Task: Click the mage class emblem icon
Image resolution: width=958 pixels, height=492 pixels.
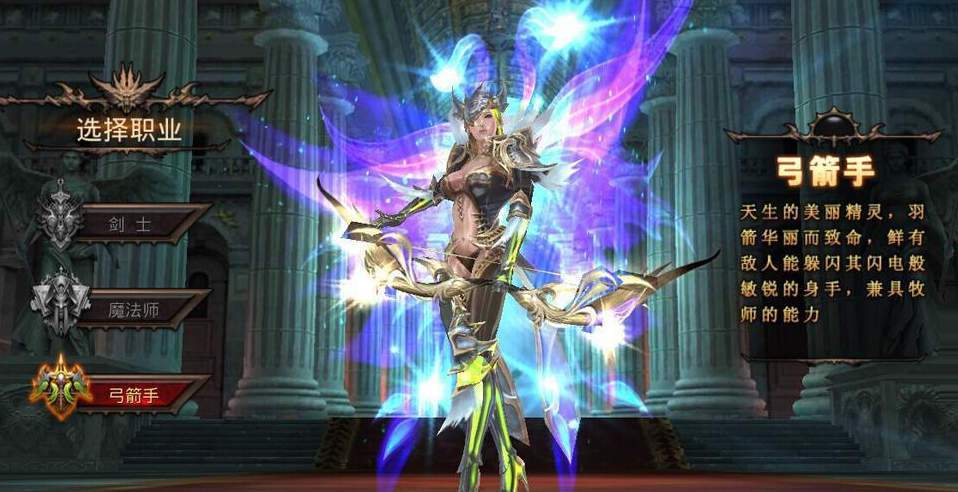Action: (x=60, y=303)
